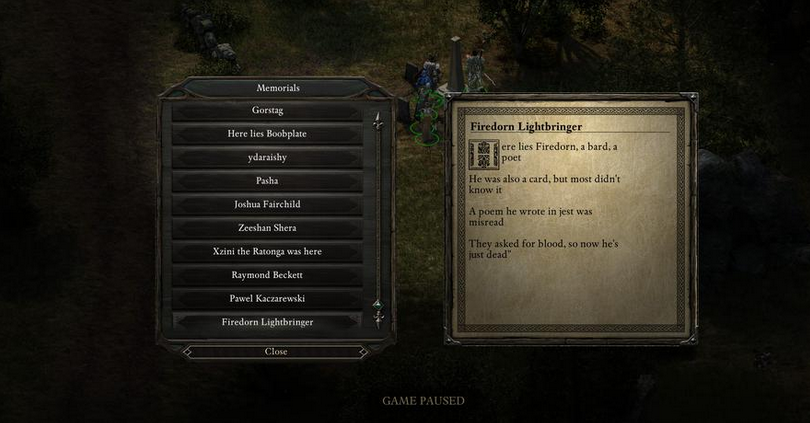
Task: Click the memorial list's scroll up arrow
Action: (377, 120)
